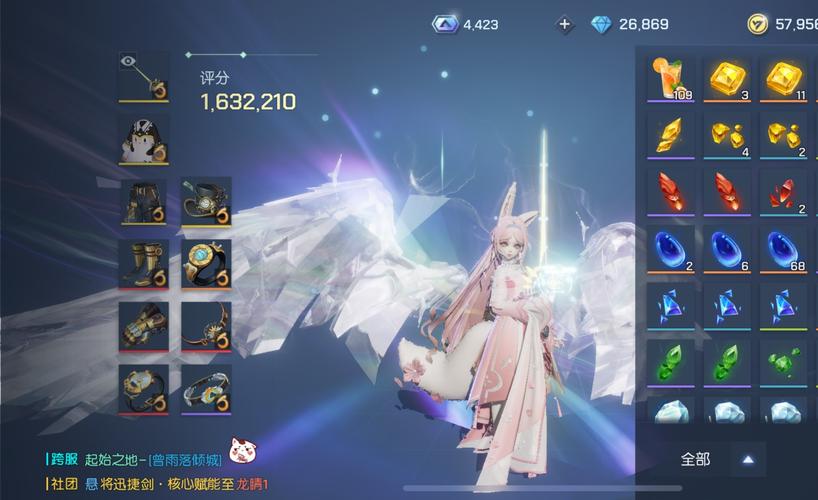This screenshot has height=500, width=818.
Task: Click the blue diamond currency icon
Action: pyautogui.click(x=601, y=24)
